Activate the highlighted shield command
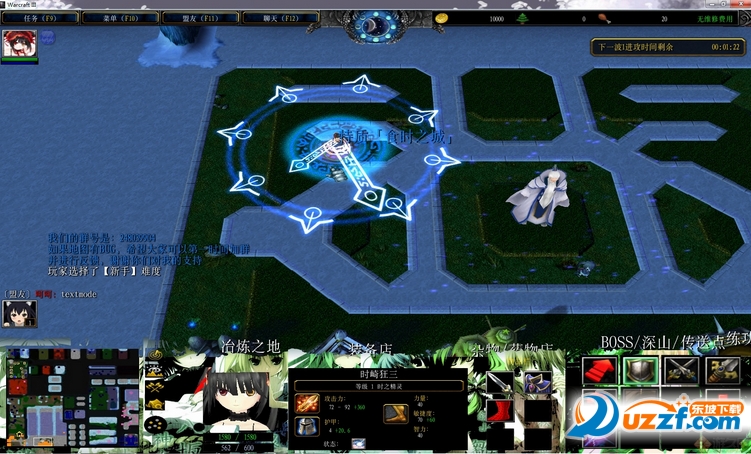Image resolution: width=751 pixels, height=454 pixels. pos(640,371)
